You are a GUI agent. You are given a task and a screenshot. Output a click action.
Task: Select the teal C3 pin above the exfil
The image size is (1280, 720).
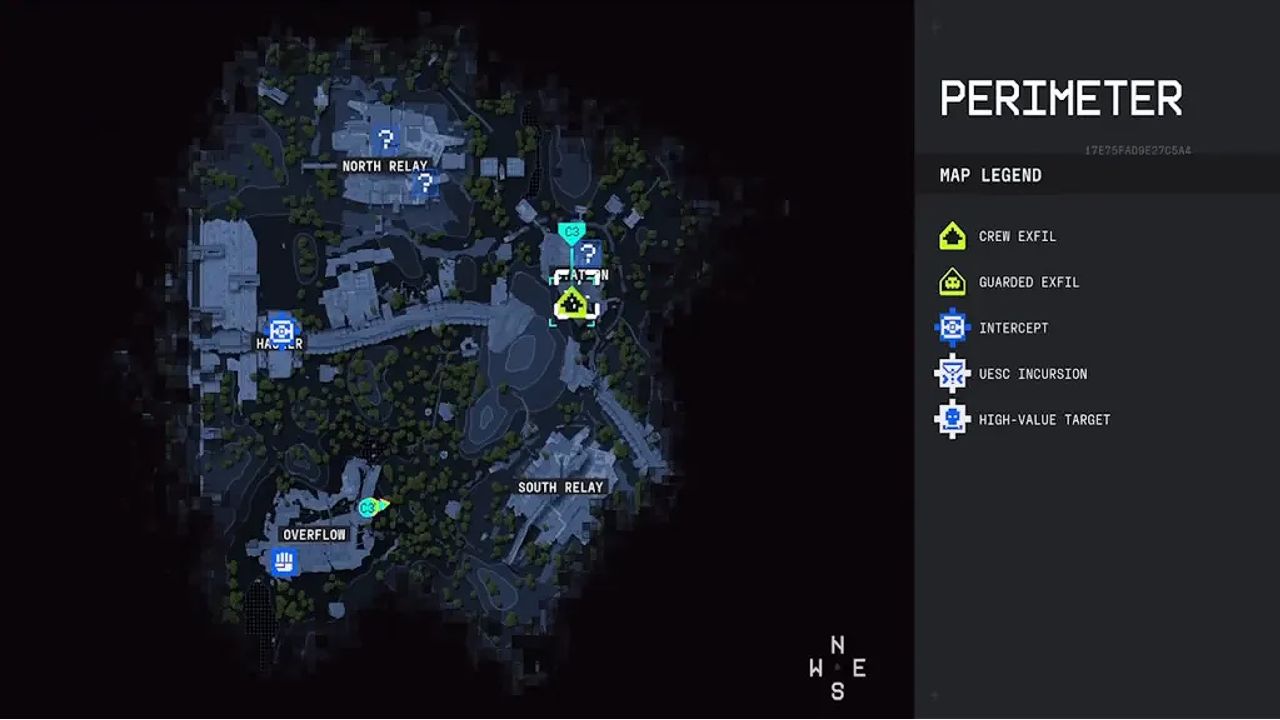point(571,233)
